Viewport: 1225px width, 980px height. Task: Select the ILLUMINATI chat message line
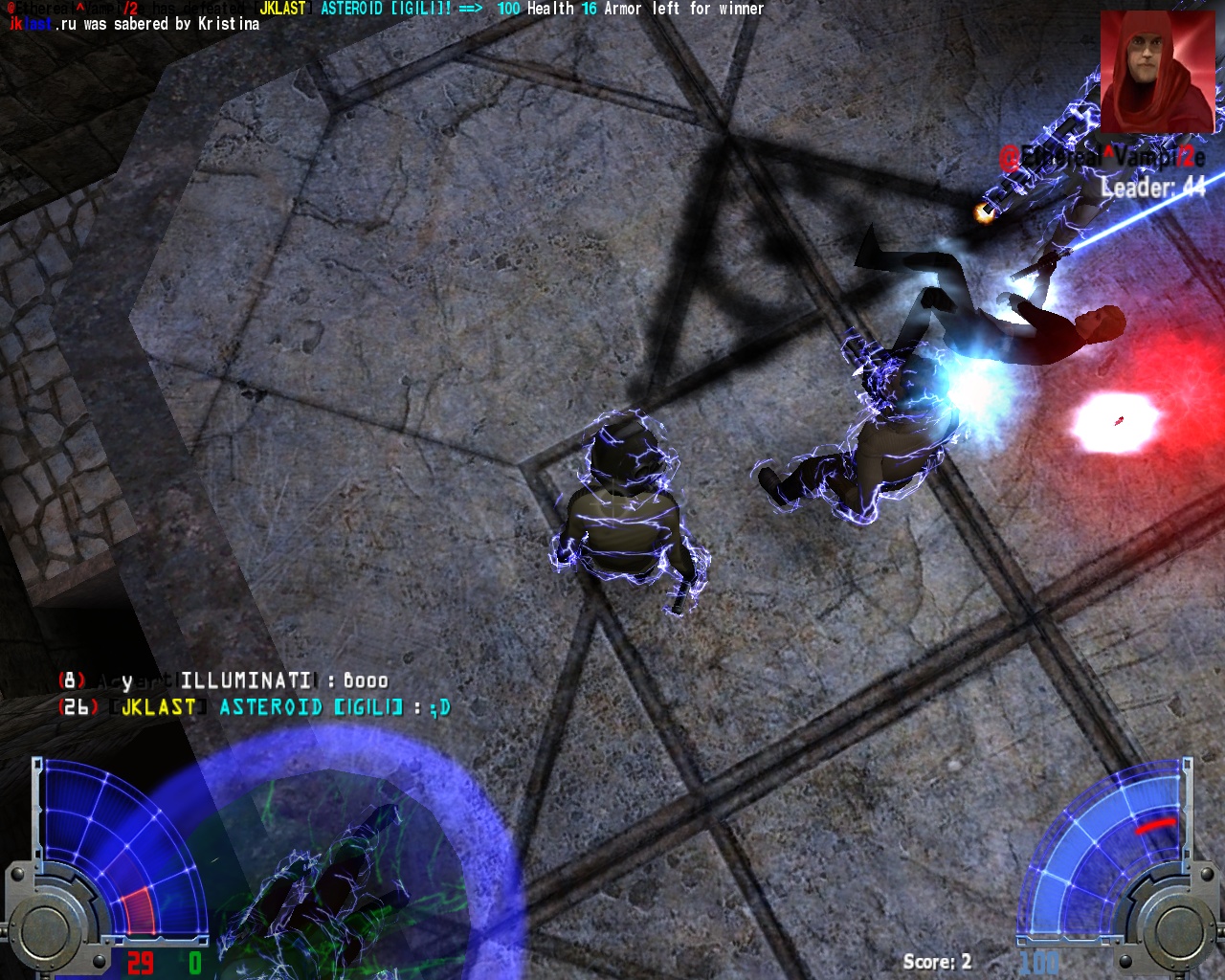pyautogui.click(x=224, y=680)
